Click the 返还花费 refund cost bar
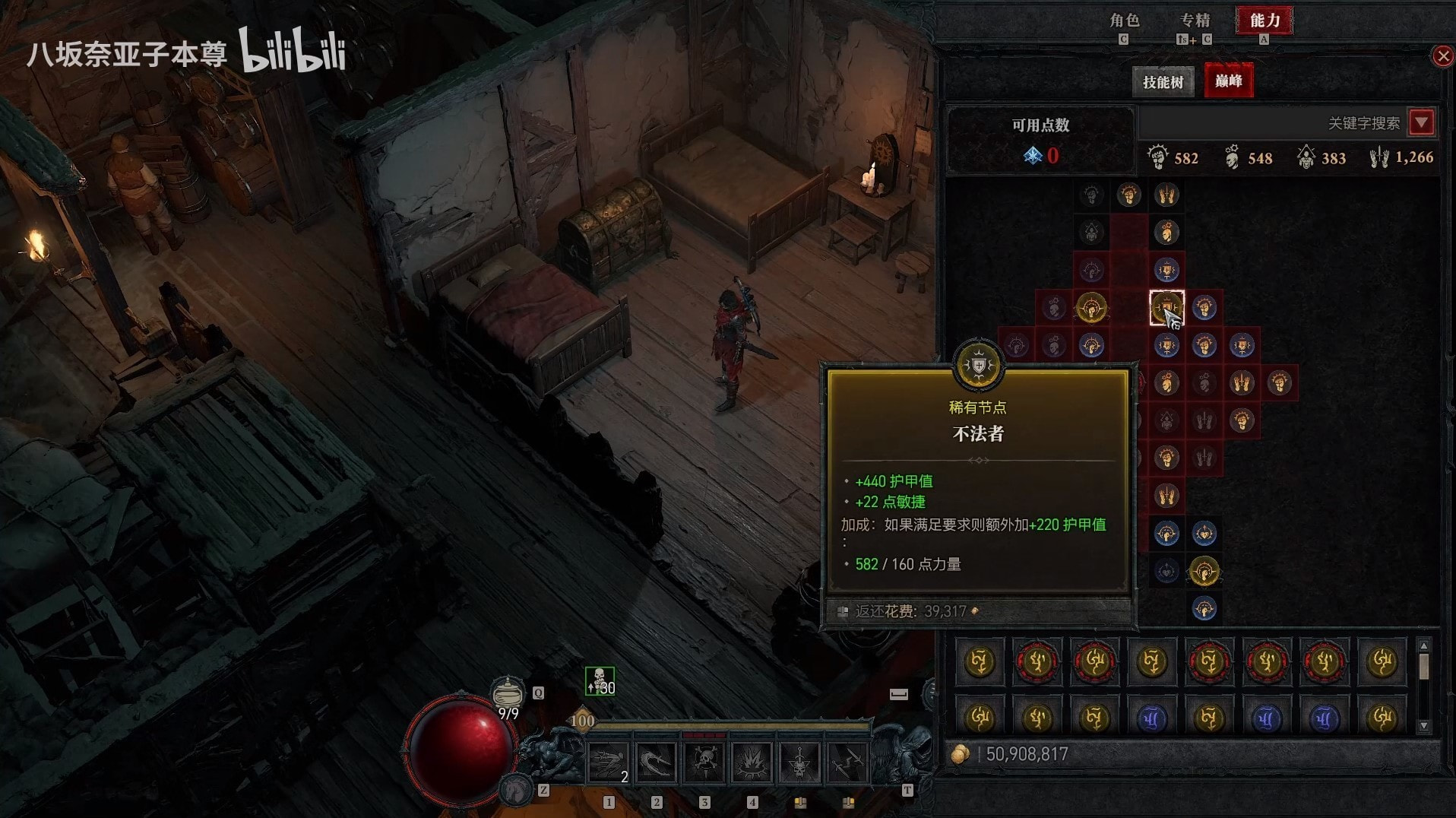This screenshot has height=818, width=1456. (x=978, y=611)
